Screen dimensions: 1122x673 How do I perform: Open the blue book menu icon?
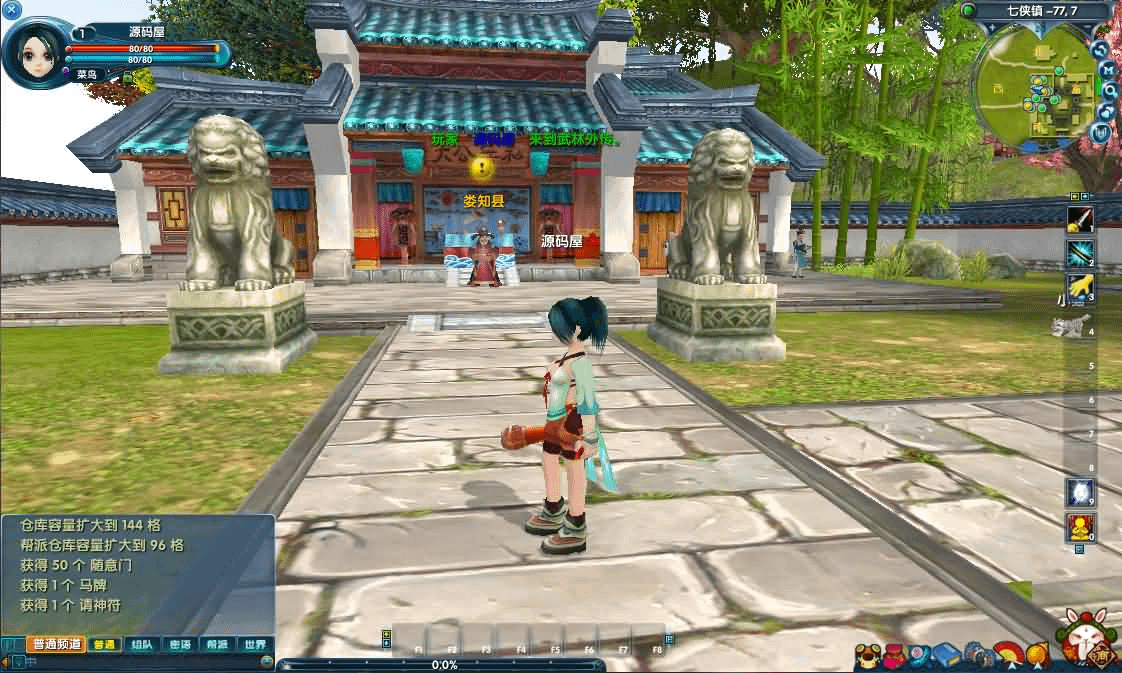pos(945,656)
